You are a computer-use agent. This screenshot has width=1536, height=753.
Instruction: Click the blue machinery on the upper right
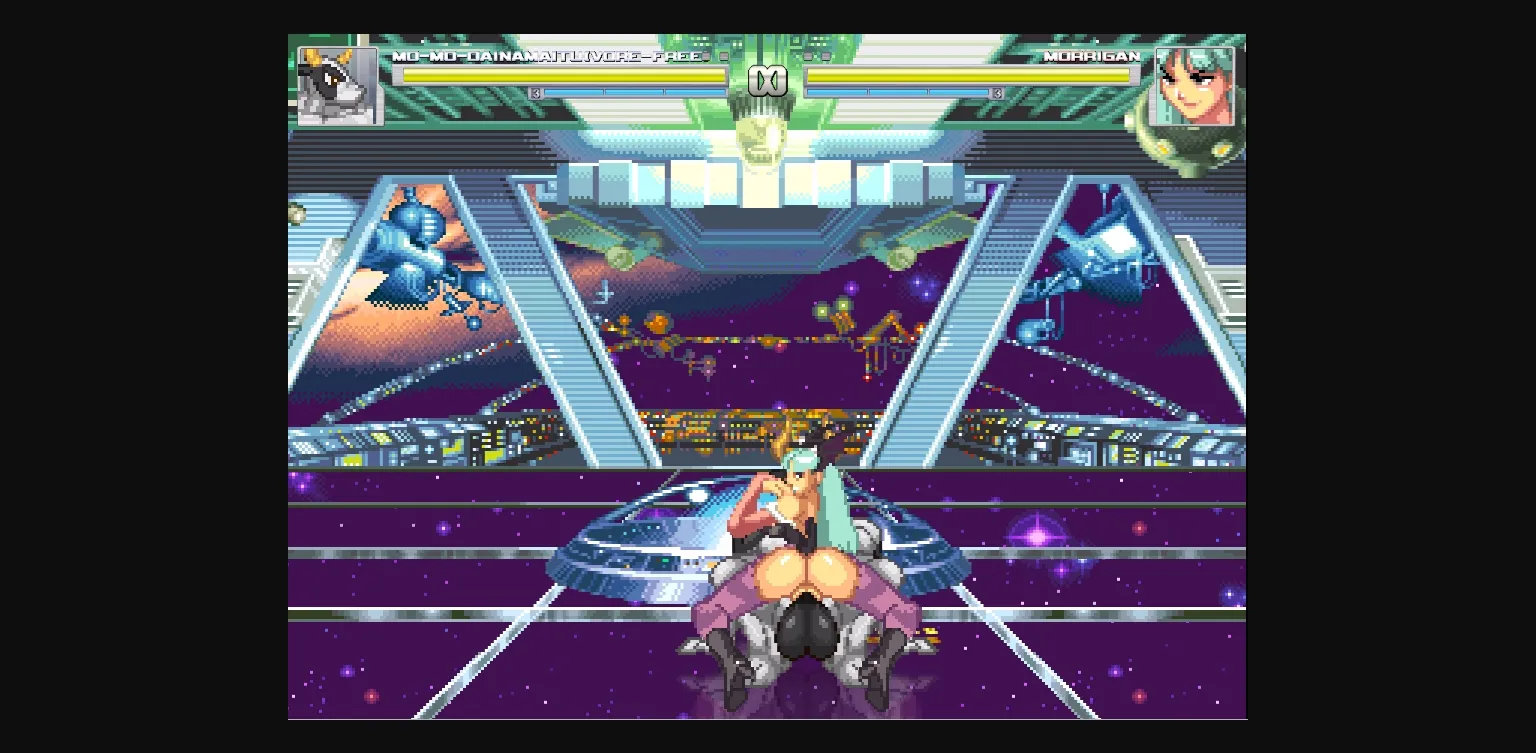click(1100, 250)
